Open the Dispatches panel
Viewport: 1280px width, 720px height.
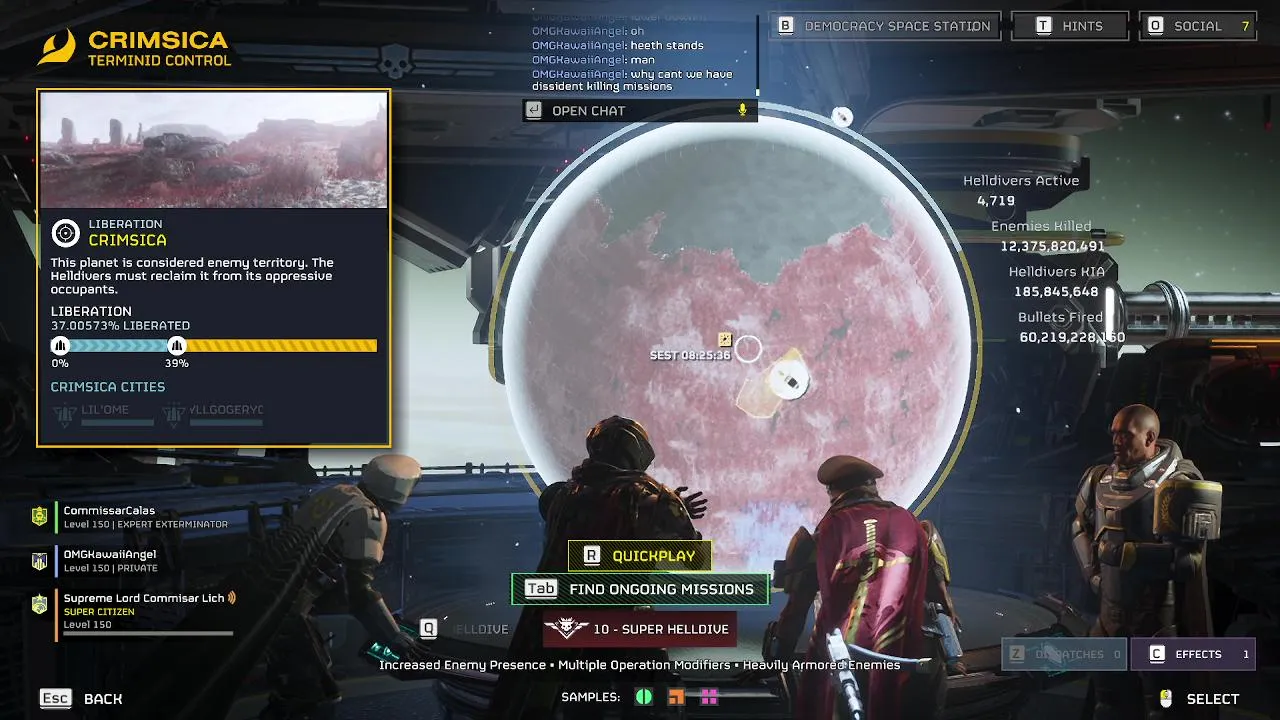[x=1064, y=654]
